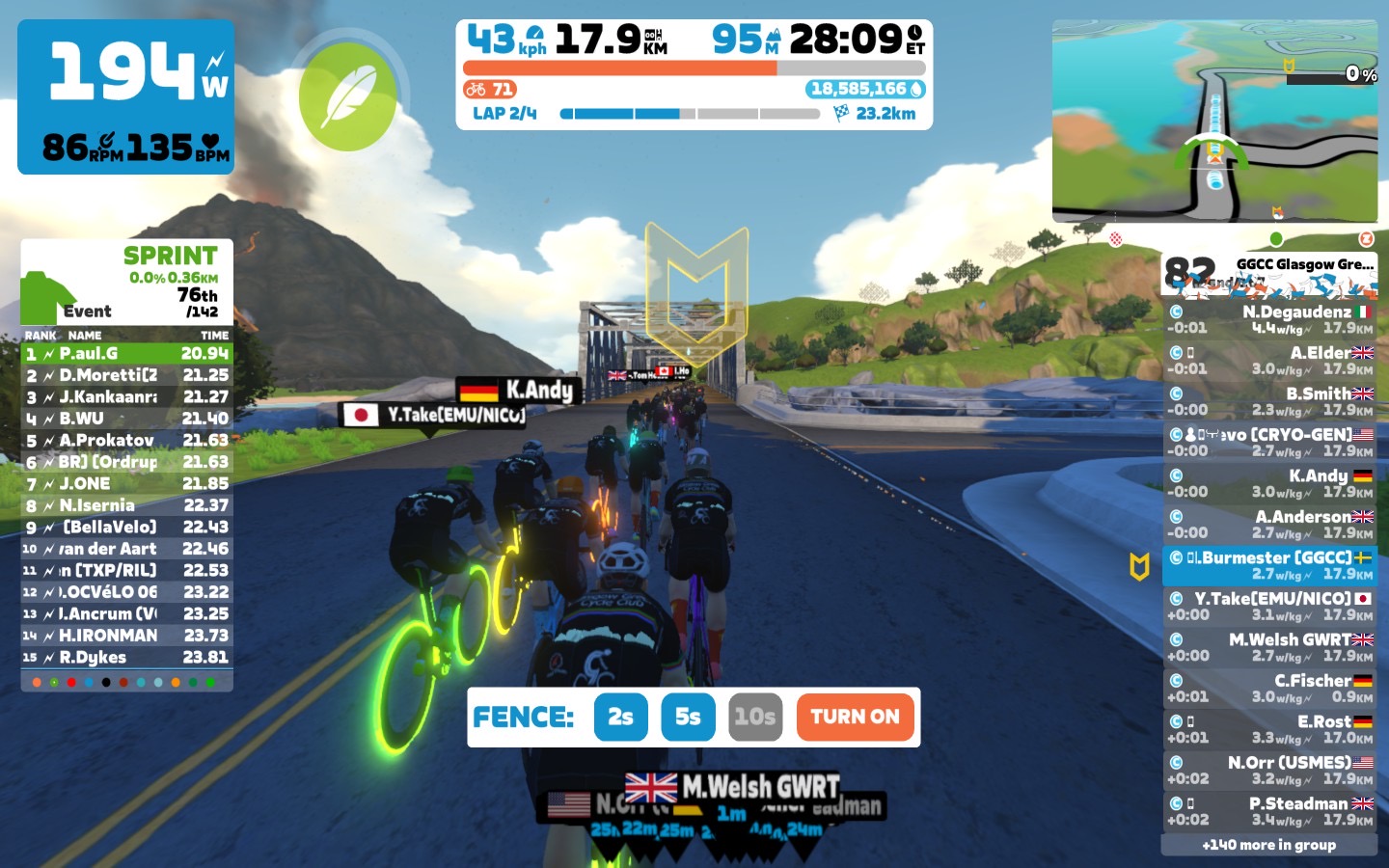Open the minimap view
The height and width of the screenshot is (868, 1389).
coord(1214,121)
